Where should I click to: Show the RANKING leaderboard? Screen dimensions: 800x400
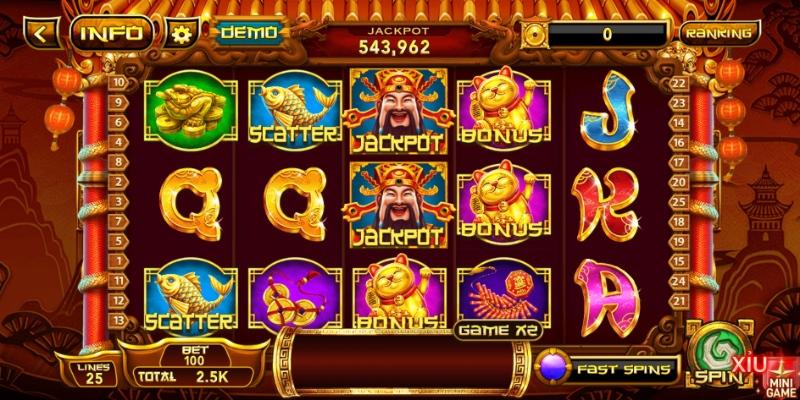pos(719,33)
